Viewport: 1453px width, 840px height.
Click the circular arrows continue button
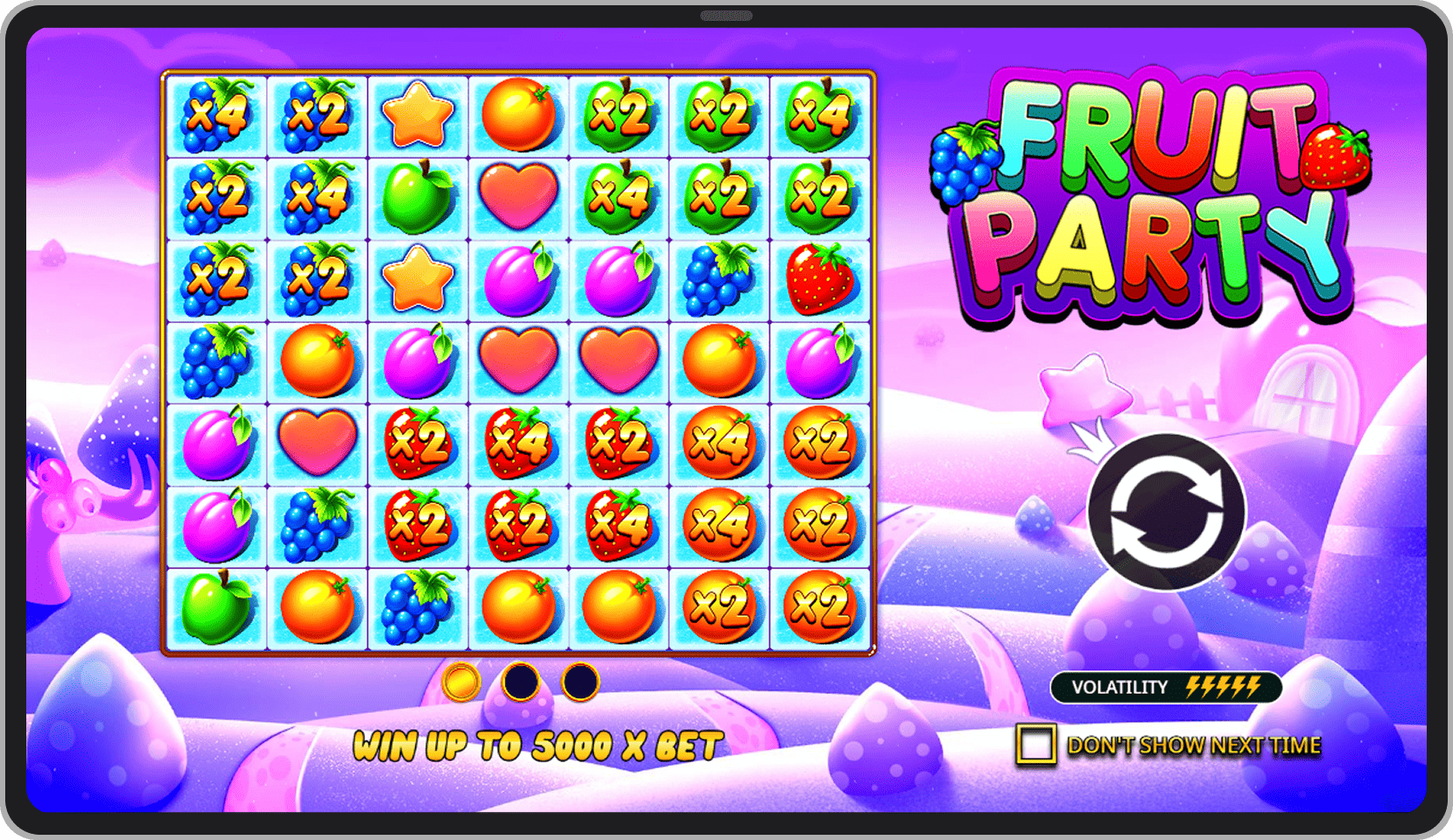1166,513
